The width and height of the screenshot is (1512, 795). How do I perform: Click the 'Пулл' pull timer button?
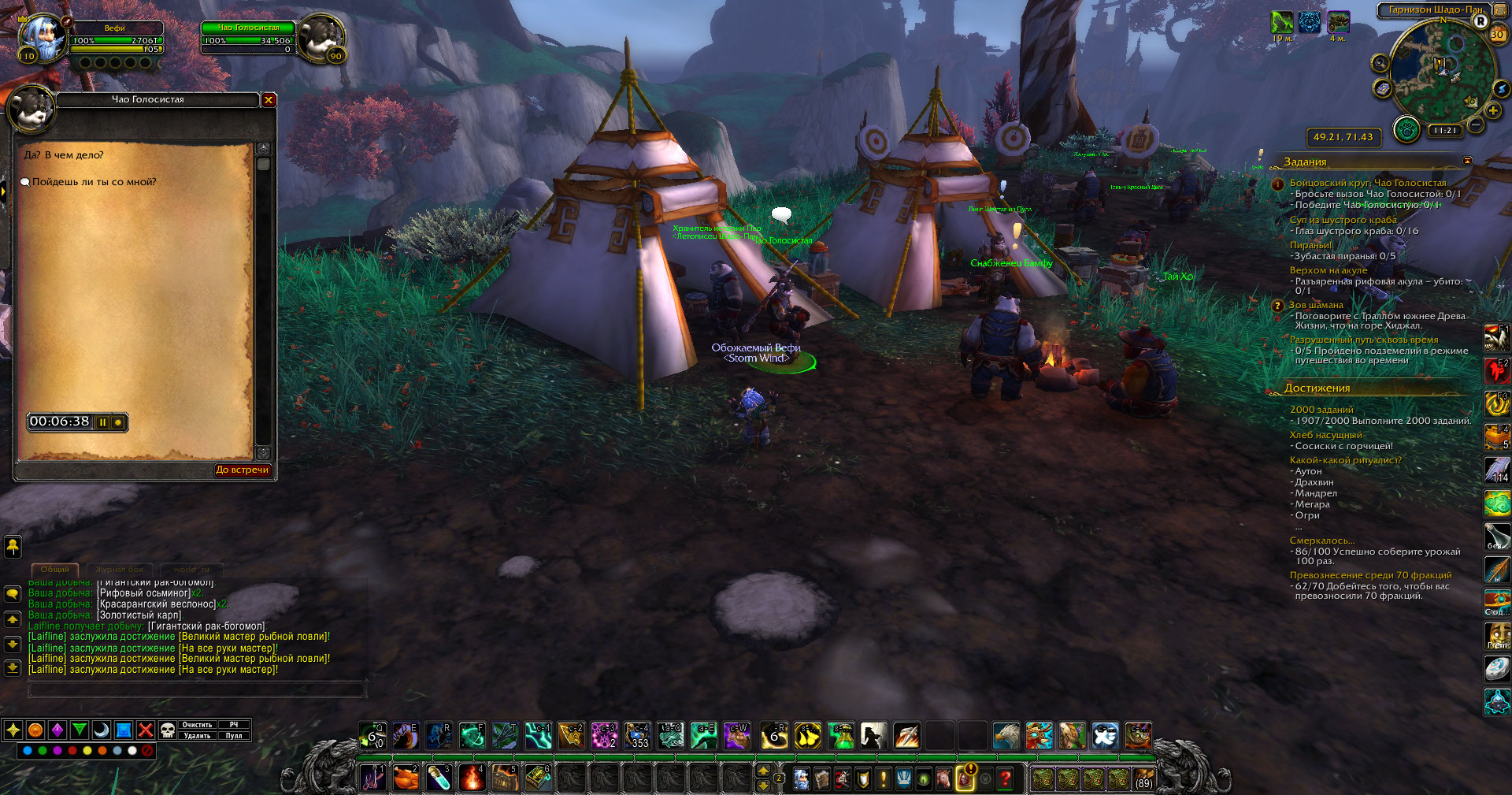pos(234,736)
